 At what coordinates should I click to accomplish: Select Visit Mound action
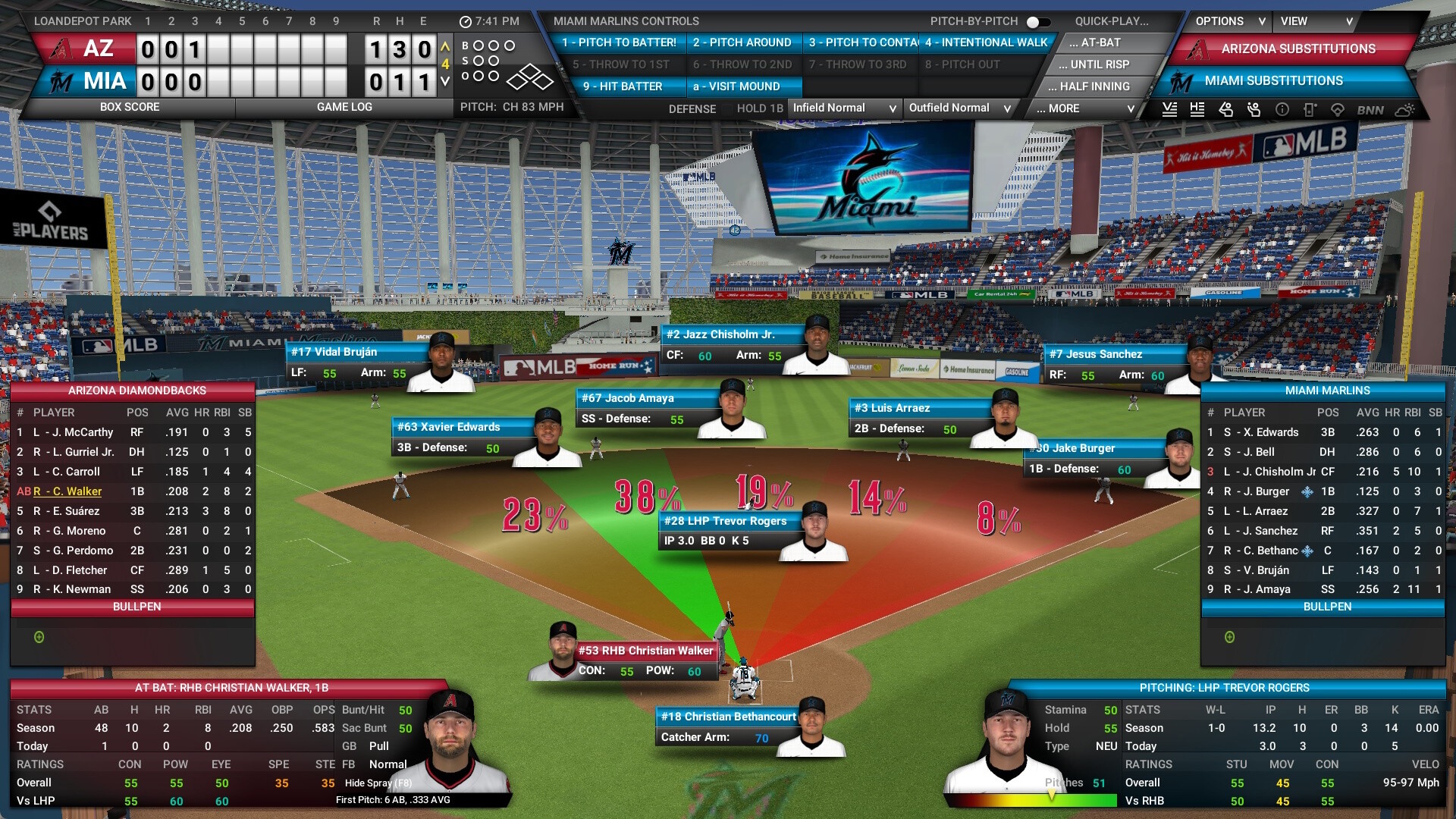click(736, 86)
